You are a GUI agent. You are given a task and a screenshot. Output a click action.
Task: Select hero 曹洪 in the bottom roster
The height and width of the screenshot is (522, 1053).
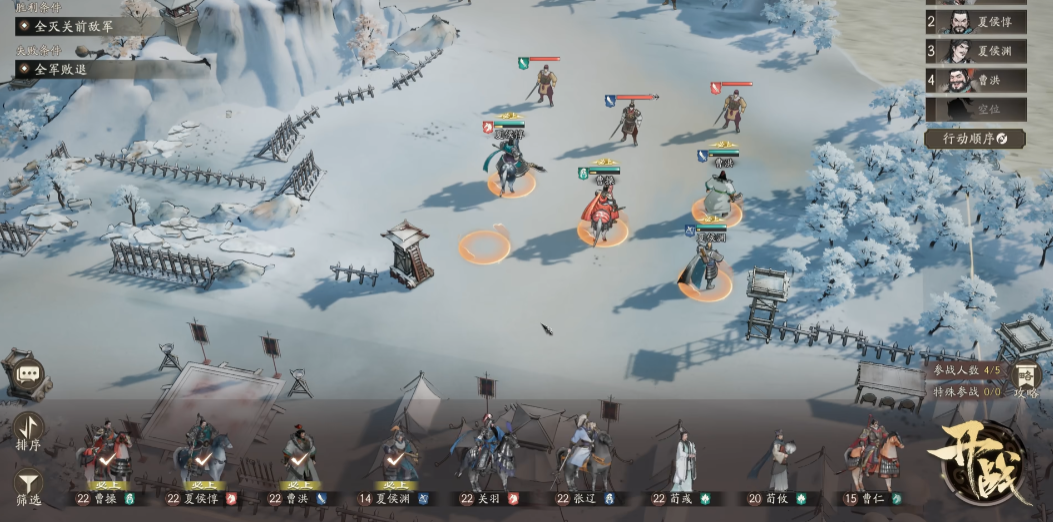pos(299,461)
